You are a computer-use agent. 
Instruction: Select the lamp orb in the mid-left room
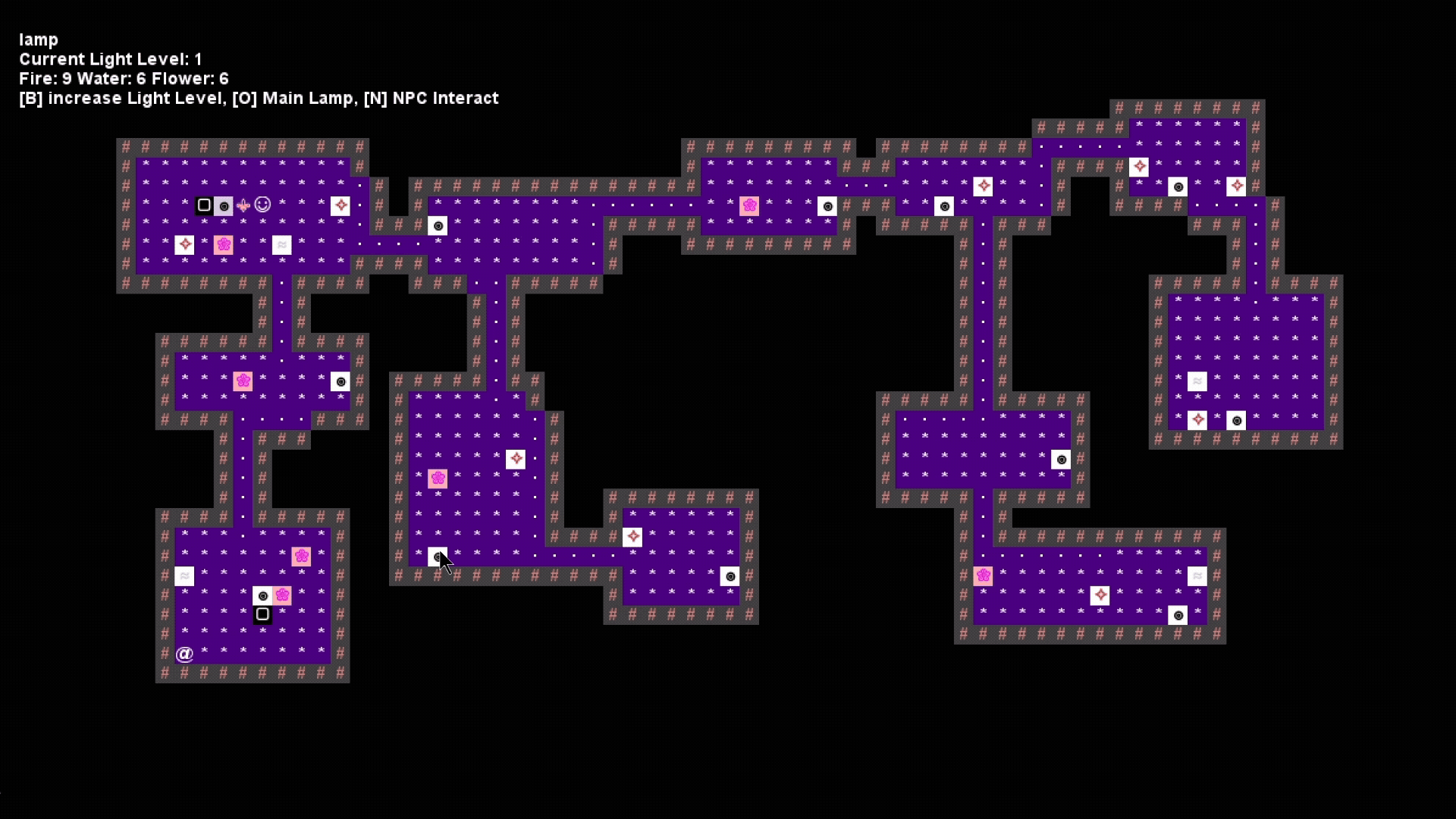click(340, 381)
